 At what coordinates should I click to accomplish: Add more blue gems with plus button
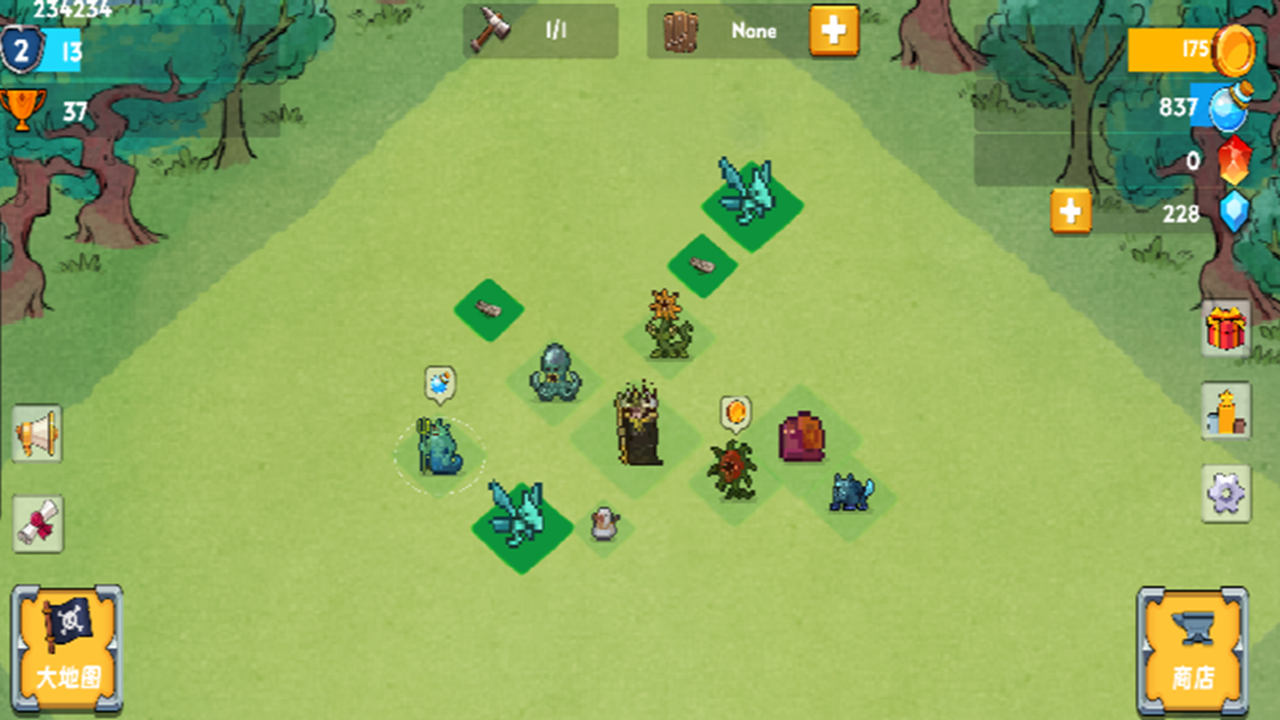[1070, 212]
